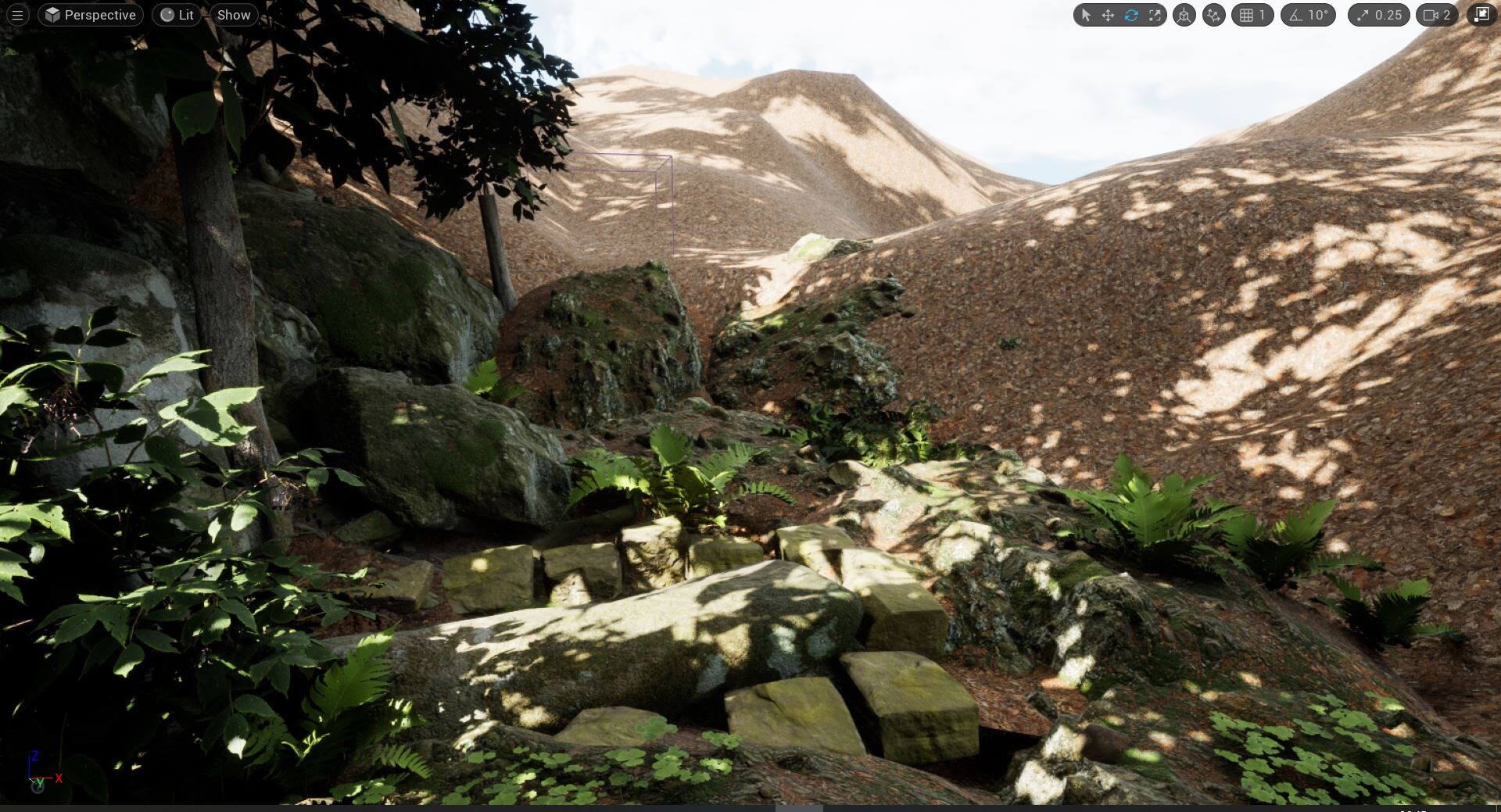Viewport: 1501px width, 812px height.
Task: Maximize or restore the viewport
Action: point(1481,15)
